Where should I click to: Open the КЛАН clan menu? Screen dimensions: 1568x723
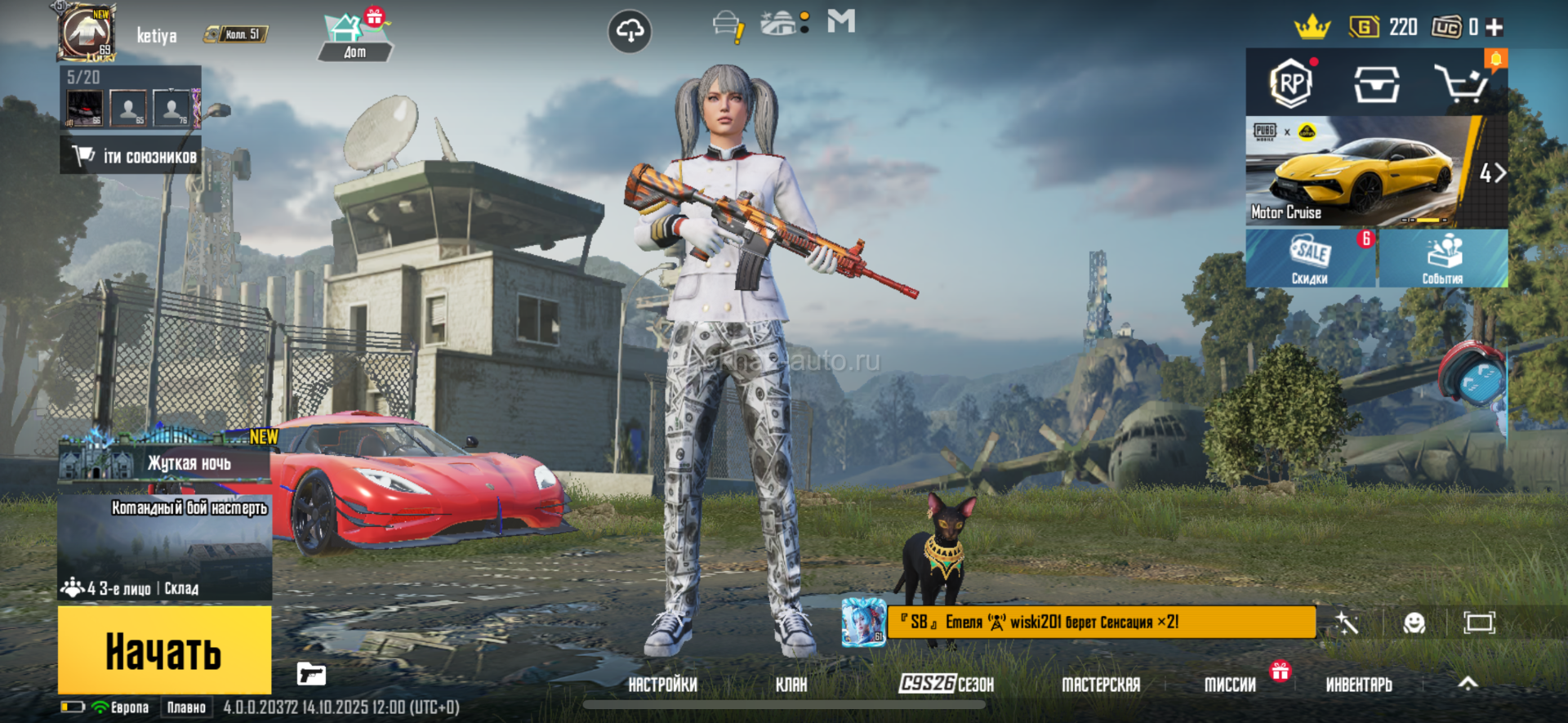click(791, 685)
